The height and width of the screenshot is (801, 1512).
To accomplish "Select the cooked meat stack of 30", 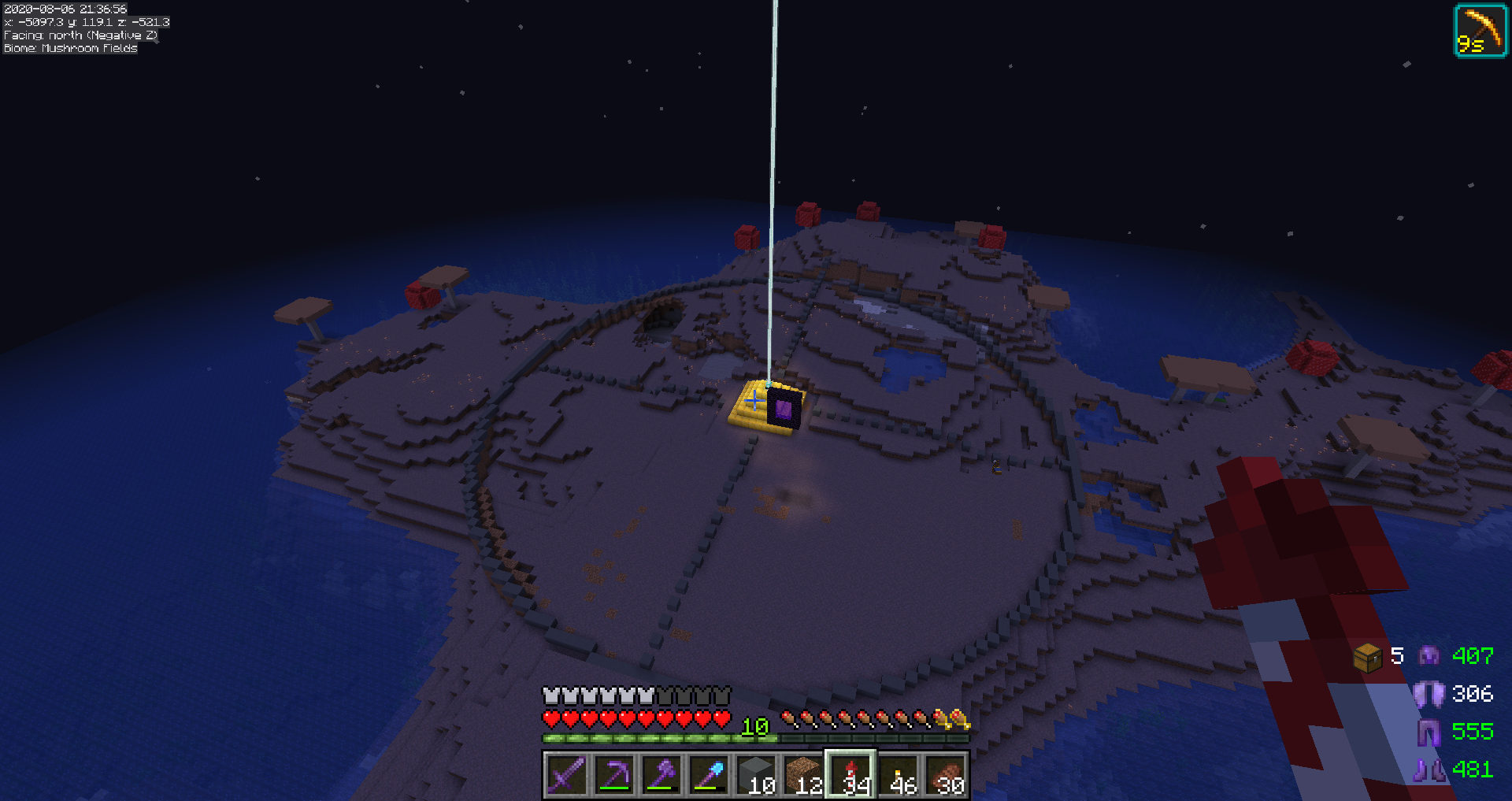I will [946, 775].
